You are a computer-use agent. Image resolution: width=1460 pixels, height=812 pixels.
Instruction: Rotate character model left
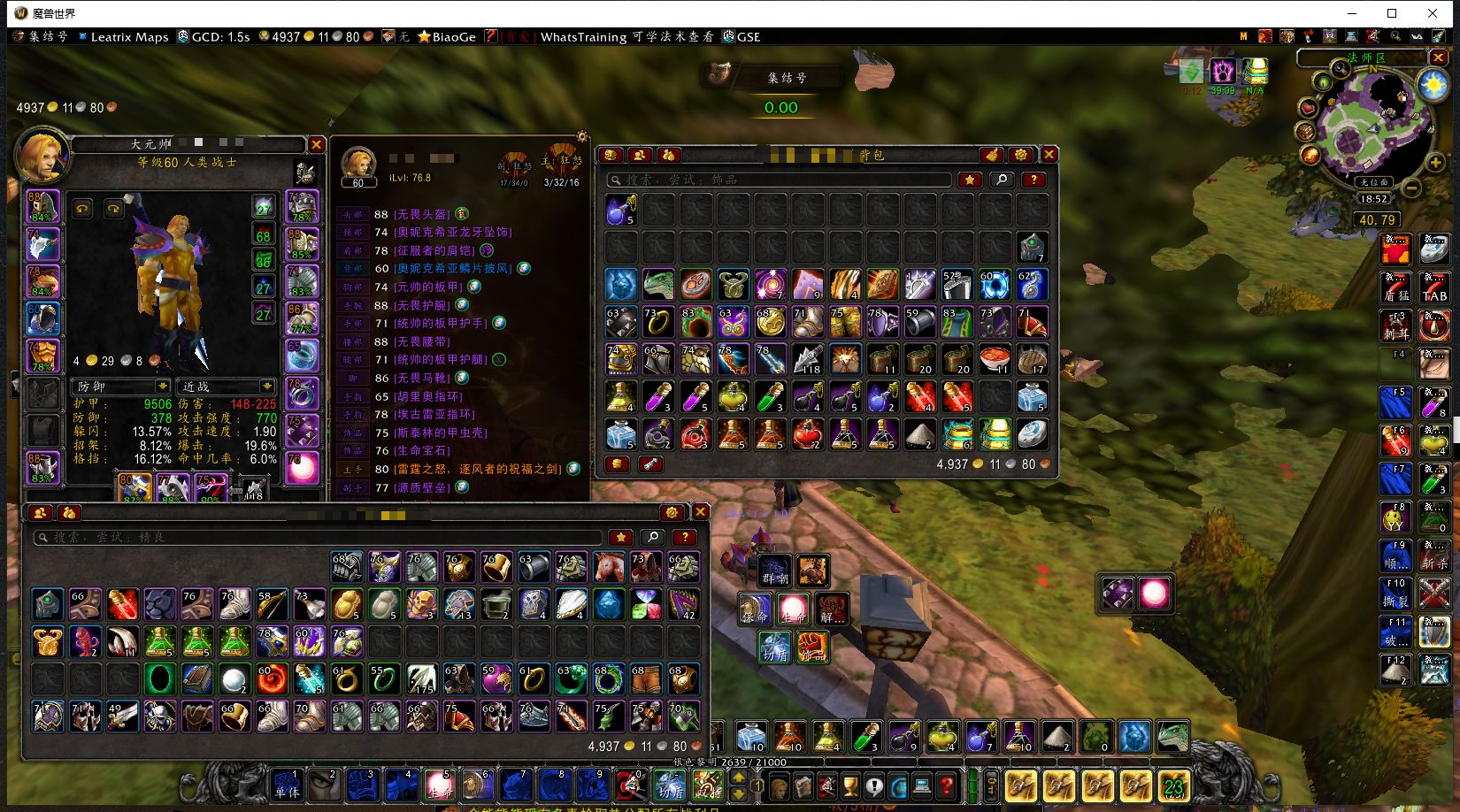tap(82, 209)
